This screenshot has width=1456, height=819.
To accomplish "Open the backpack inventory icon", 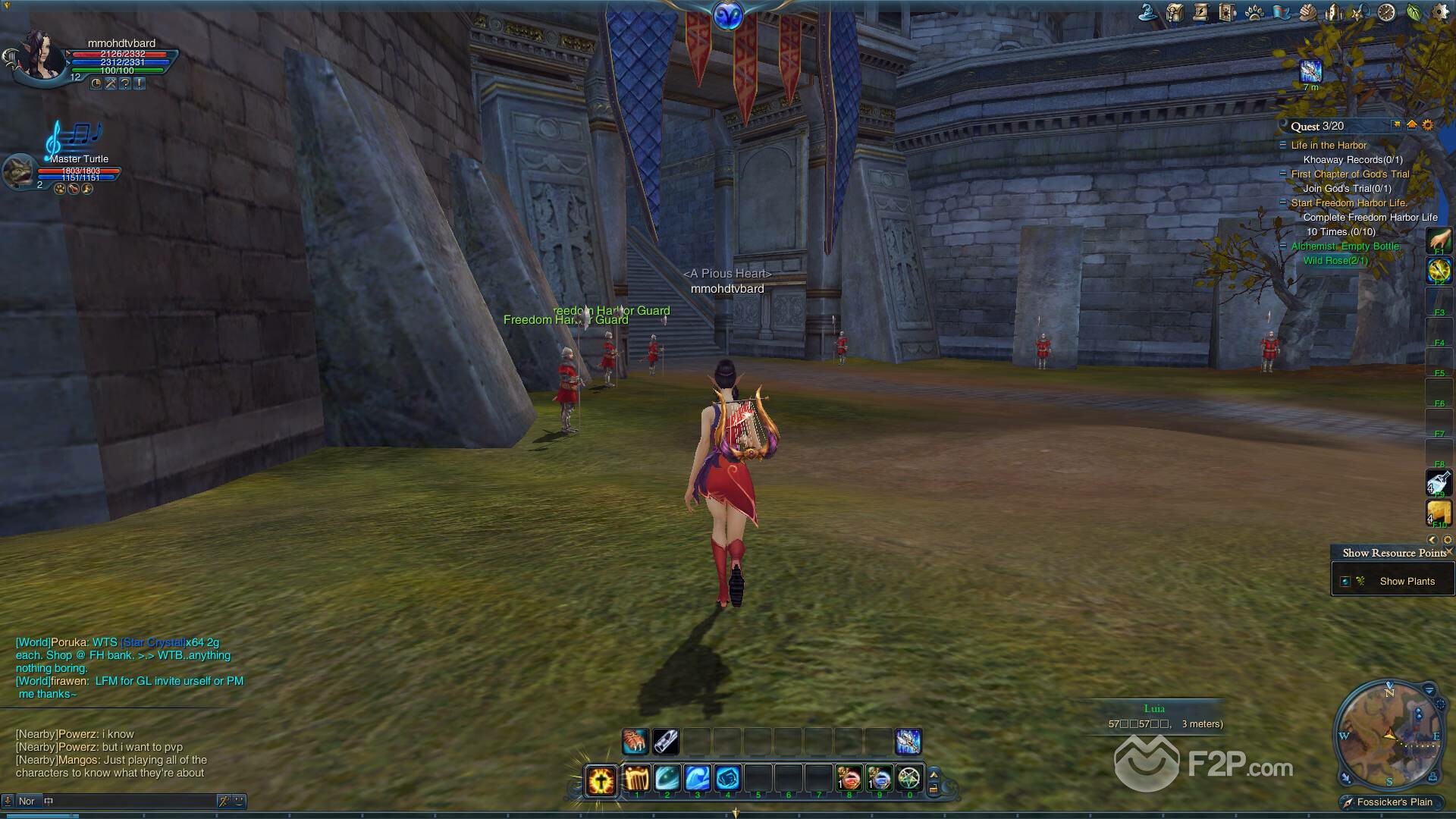I will pos(1175,12).
